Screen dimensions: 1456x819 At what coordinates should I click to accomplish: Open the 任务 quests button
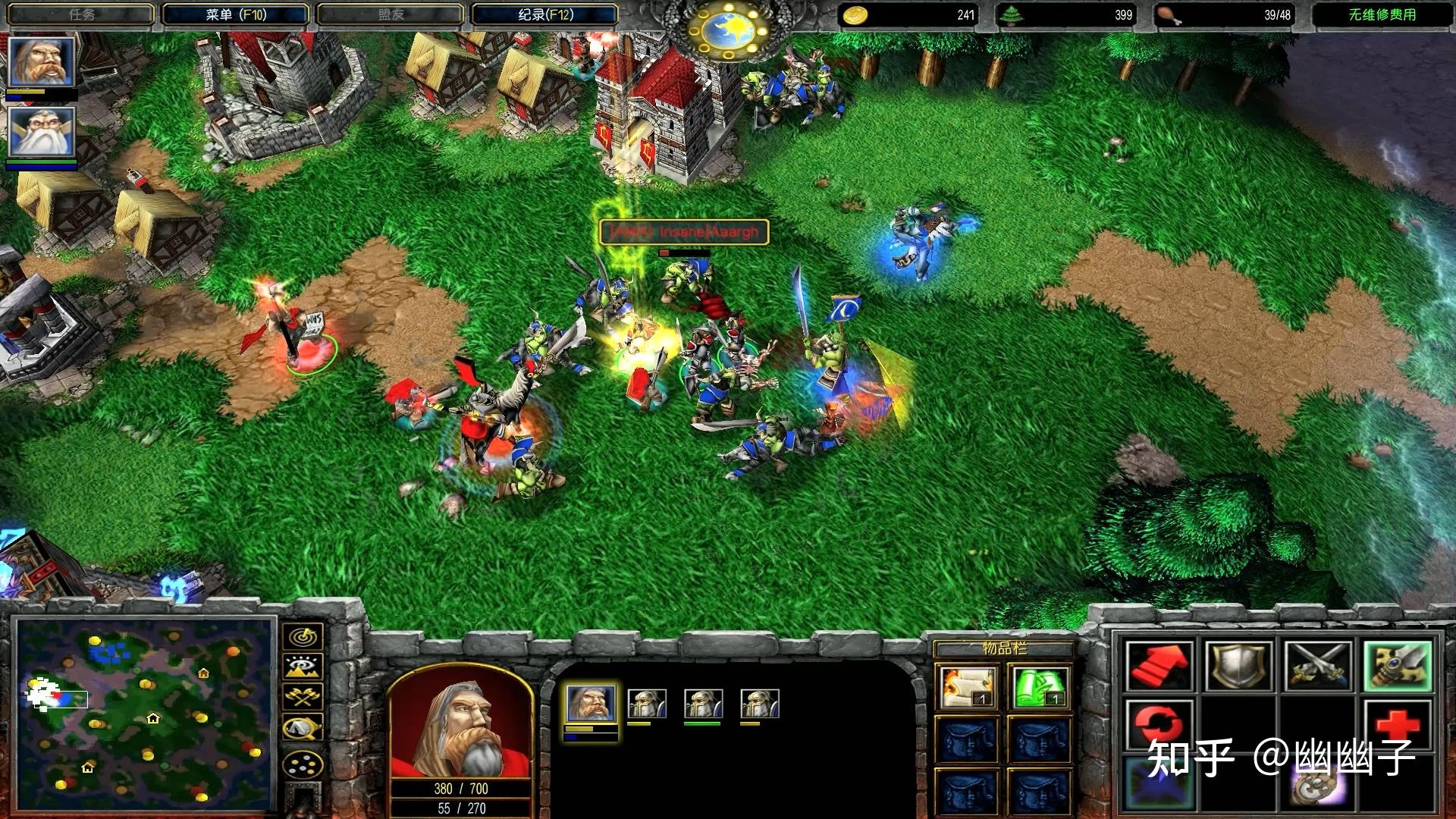pyautogui.click(x=82, y=14)
